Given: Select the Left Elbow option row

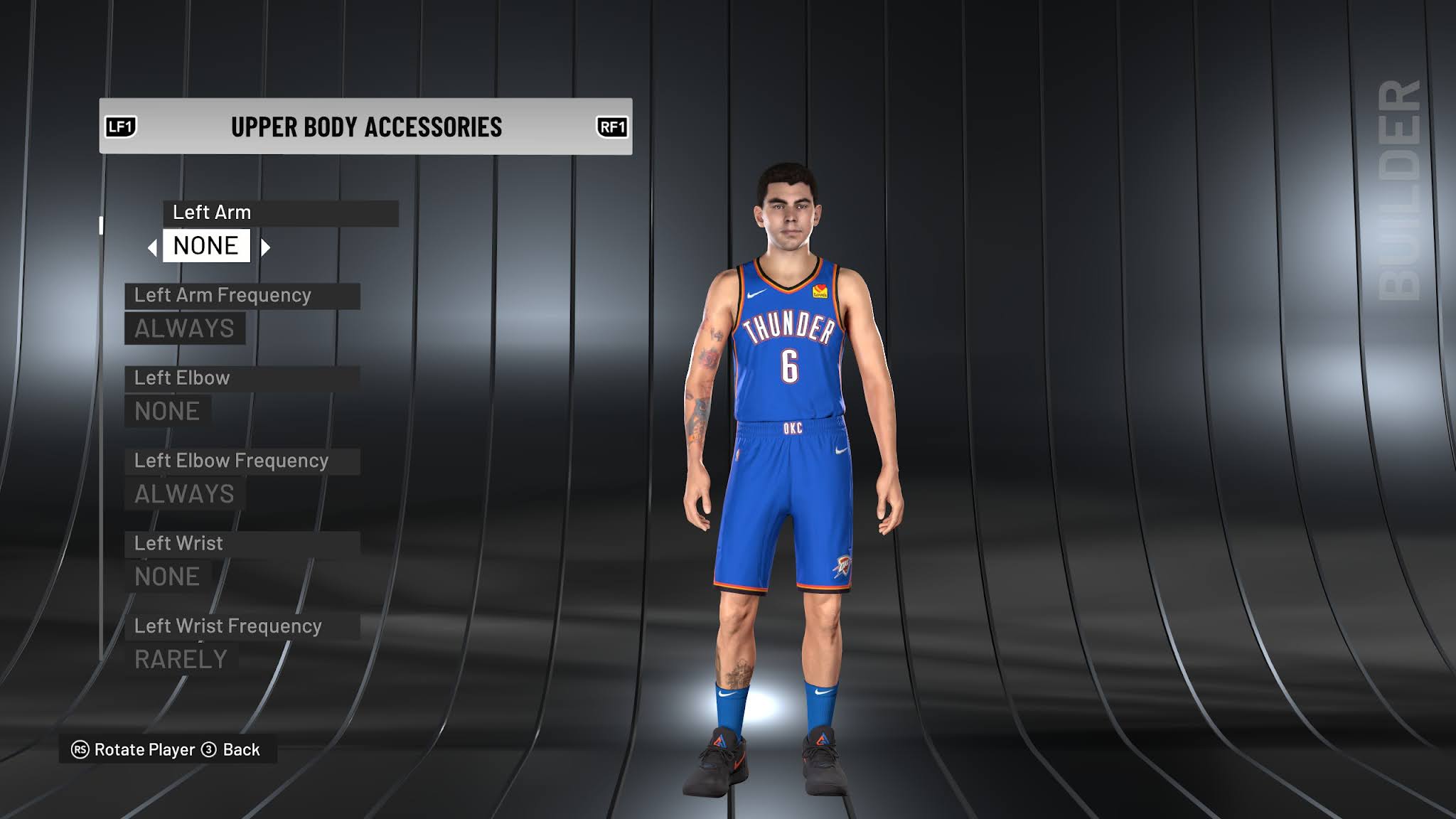Looking at the screenshot, I should pyautogui.click(x=181, y=378).
